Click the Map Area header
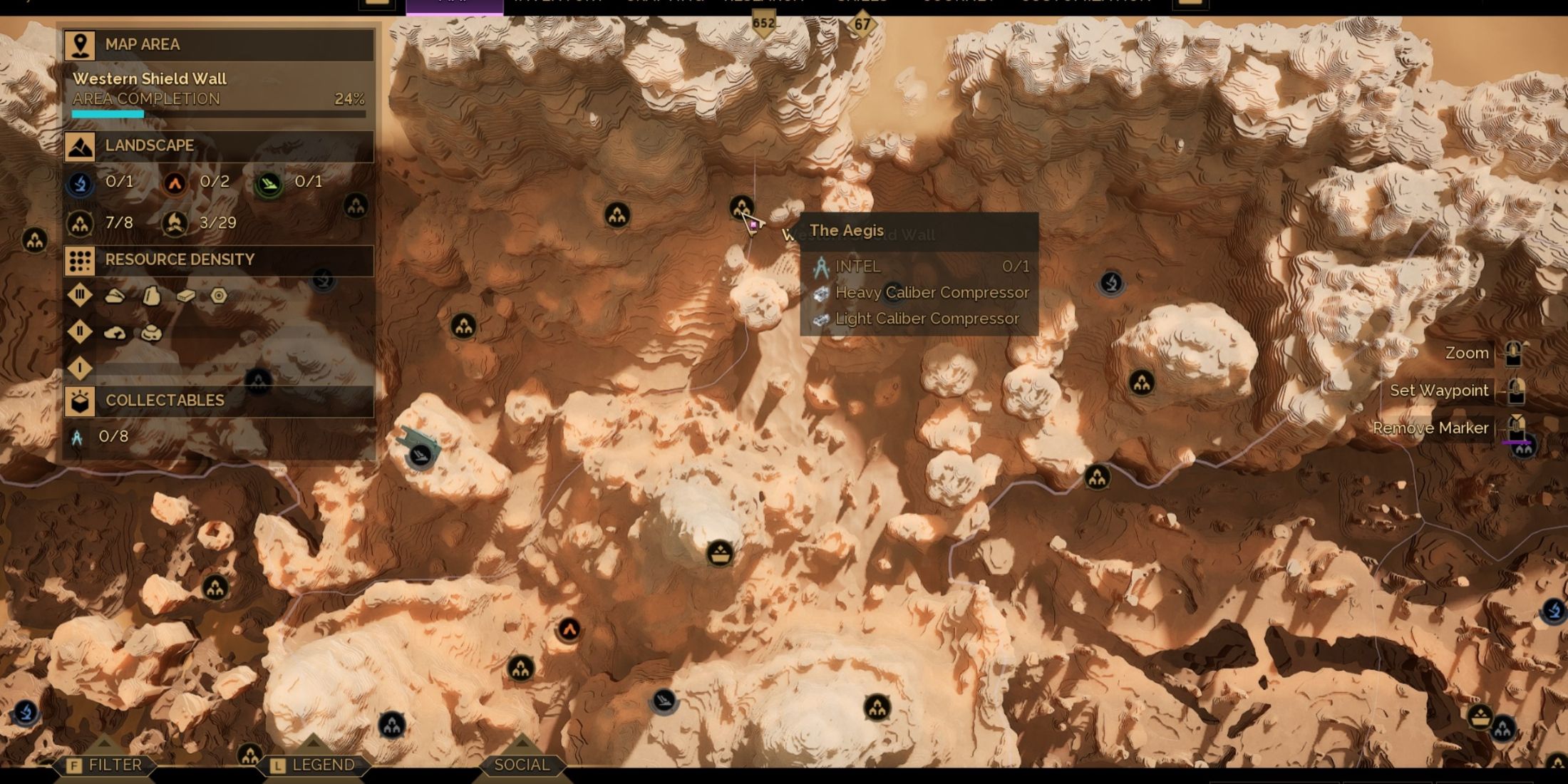Screen dimensions: 1568x784 tap(218, 45)
